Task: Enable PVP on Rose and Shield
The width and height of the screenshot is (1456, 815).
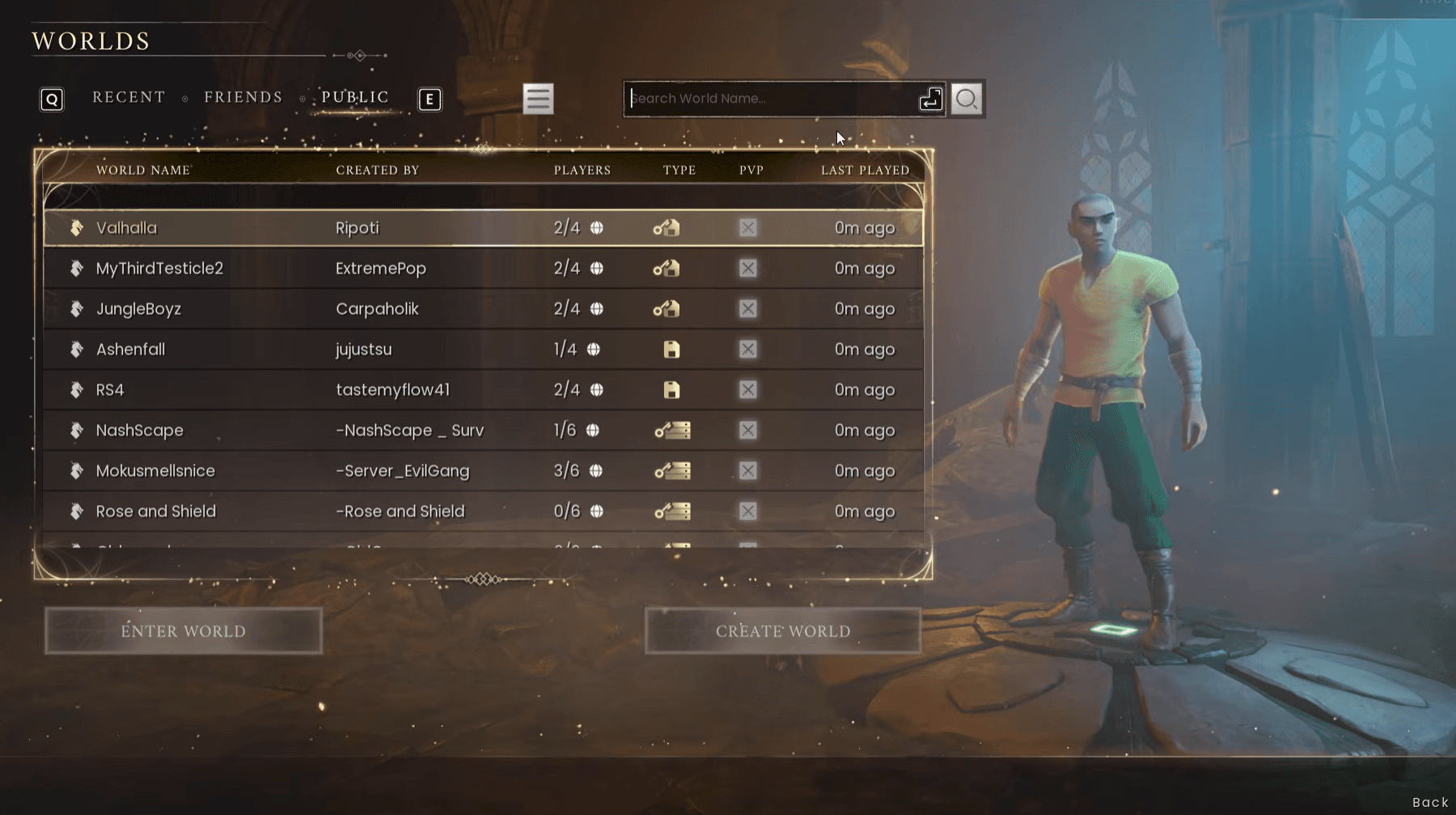Action: (747, 511)
